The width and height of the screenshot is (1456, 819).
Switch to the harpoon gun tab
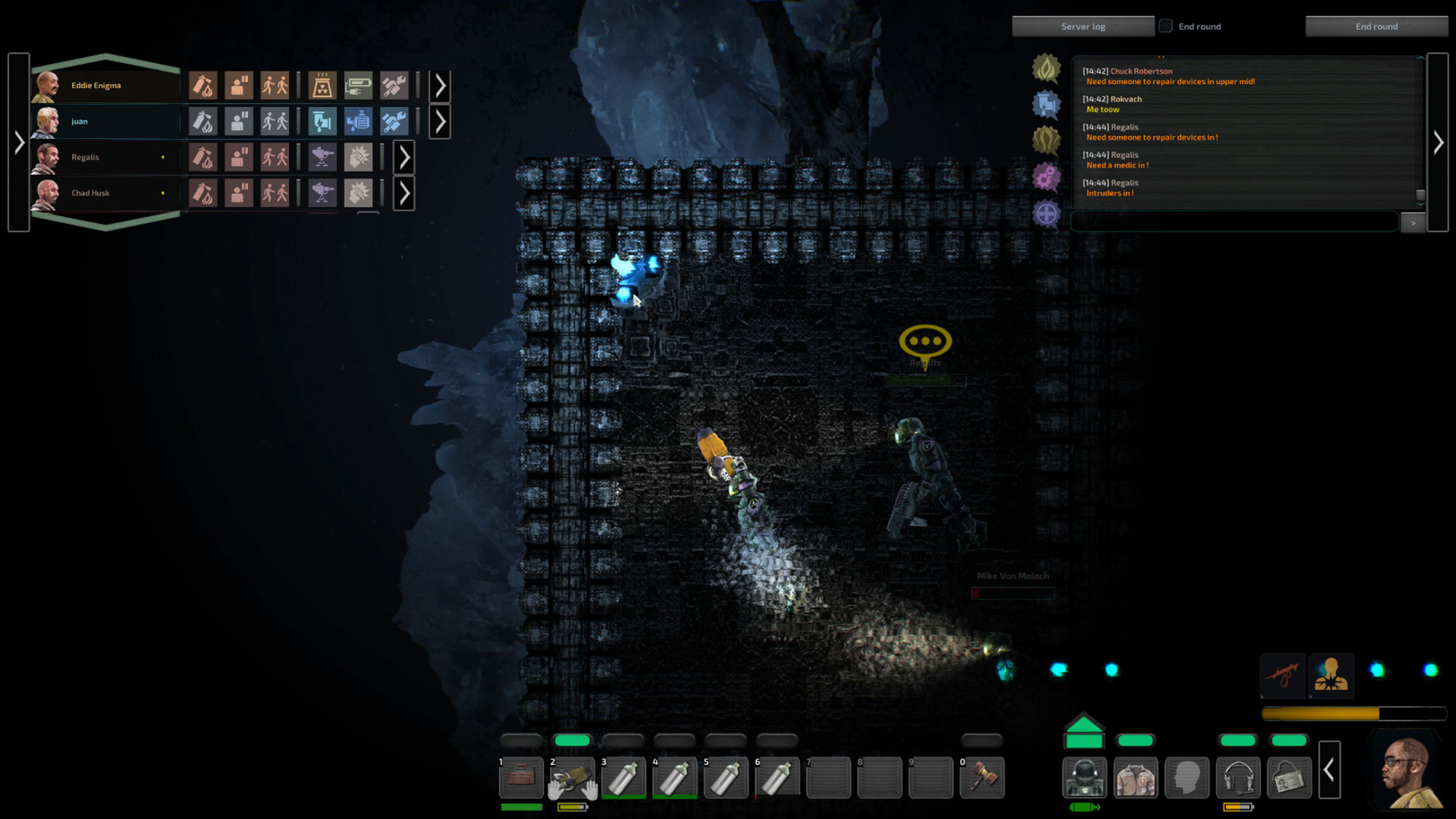point(1283,676)
